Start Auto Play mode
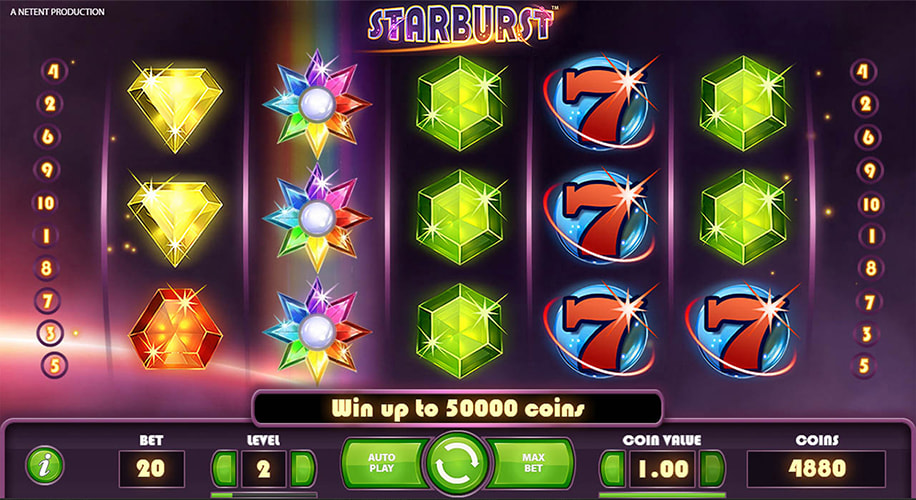This screenshot has width=916, height=500. [383, 464]
